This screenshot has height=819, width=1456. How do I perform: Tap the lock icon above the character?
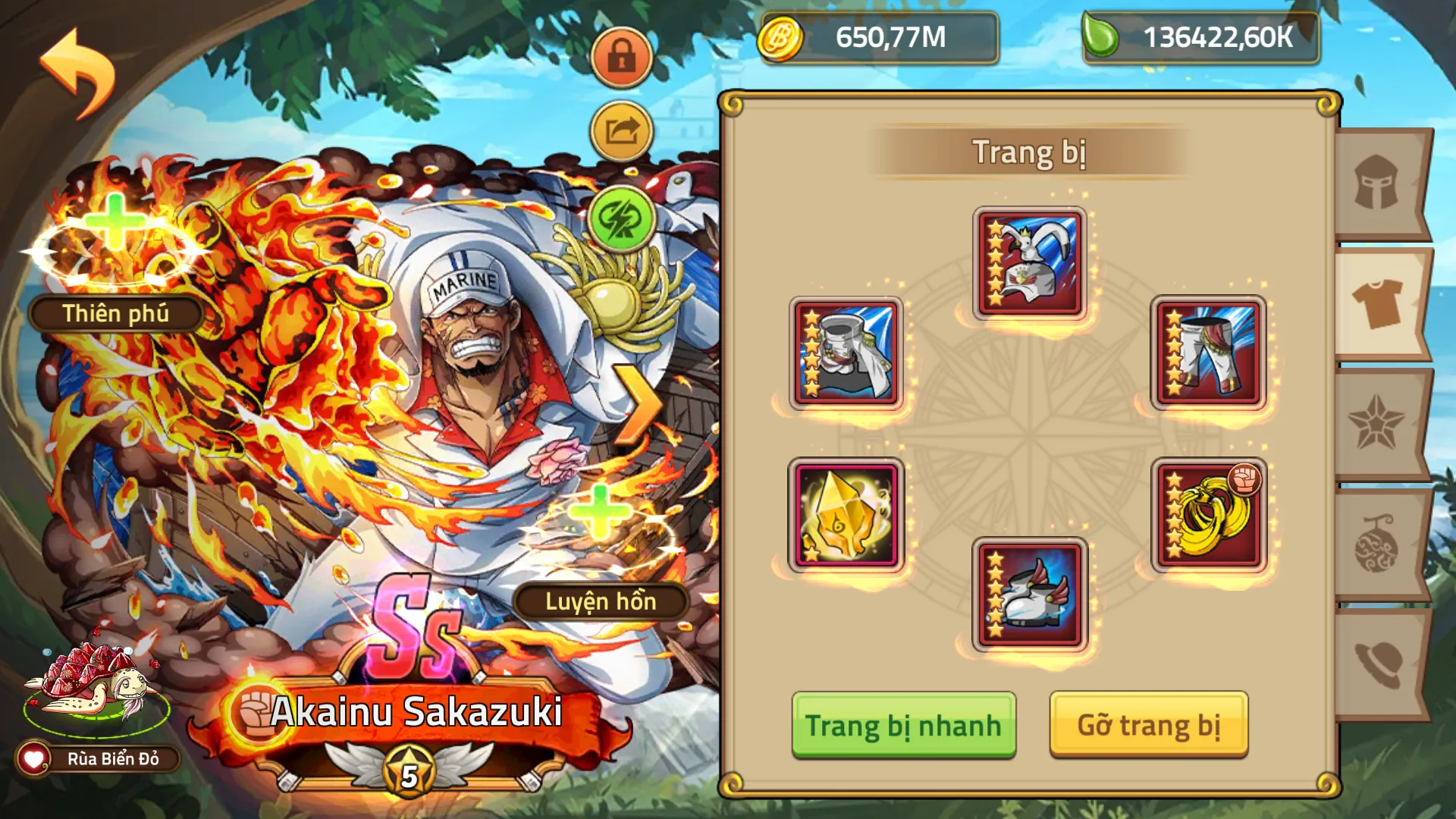point(622,55)
